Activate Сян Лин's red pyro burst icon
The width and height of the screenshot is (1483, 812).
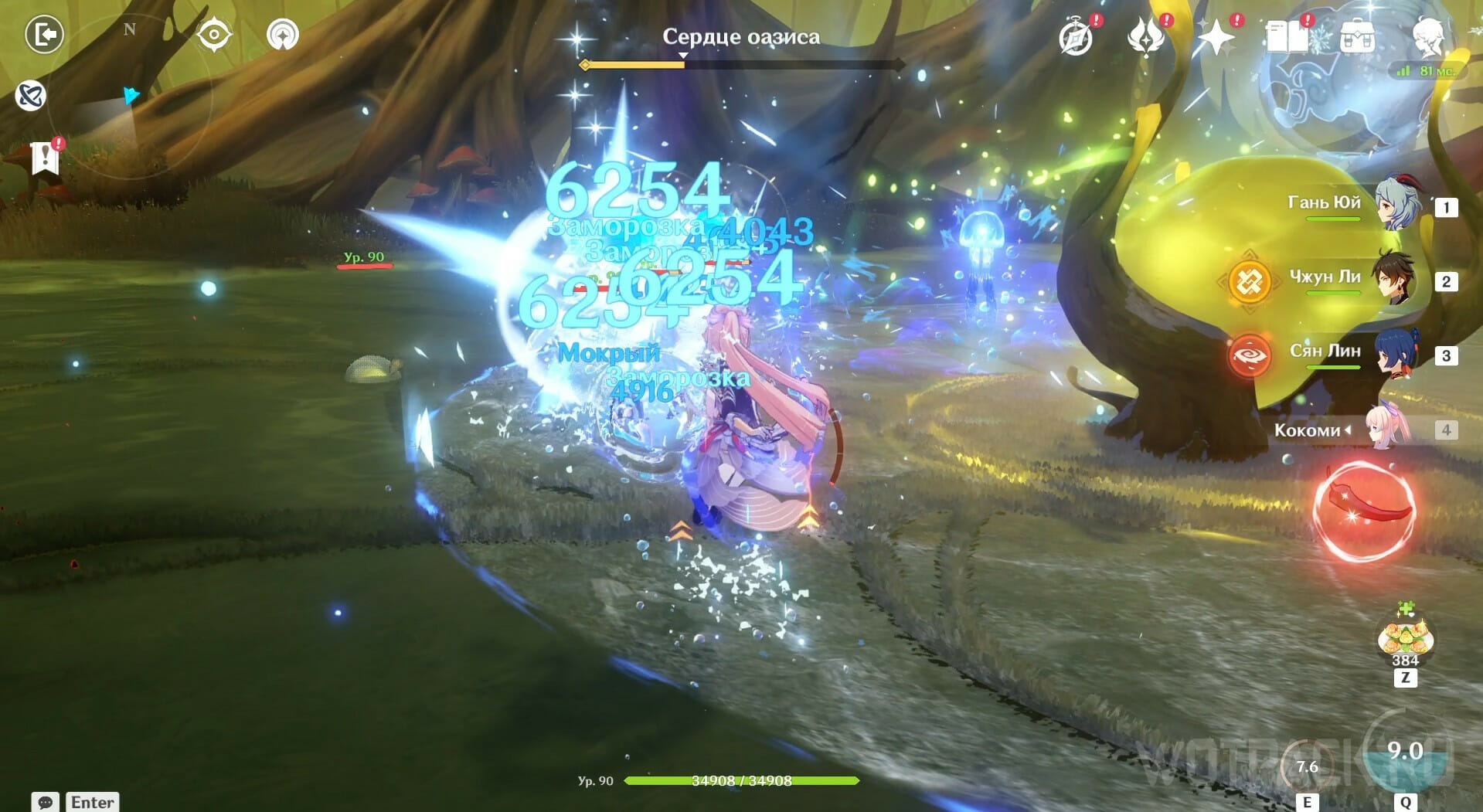pyautogui.click(x=1250, y=356)
